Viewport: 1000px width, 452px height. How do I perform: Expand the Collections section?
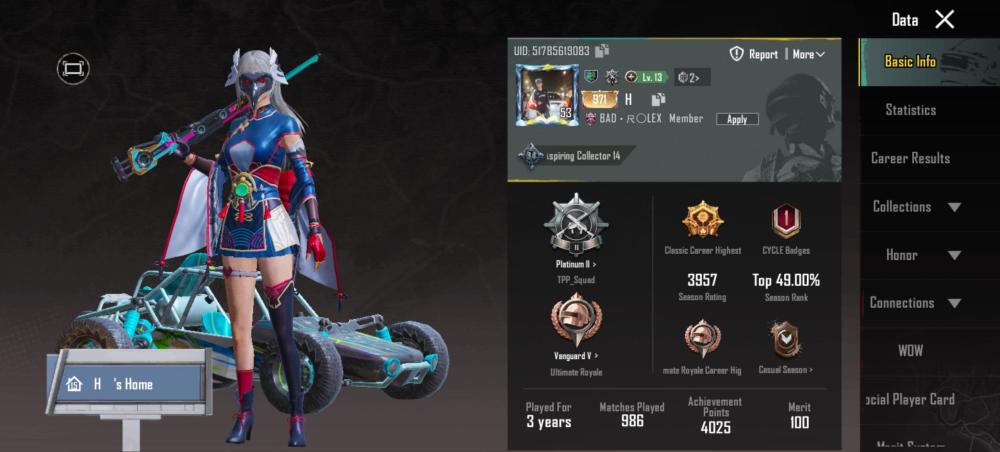point(916,207)
